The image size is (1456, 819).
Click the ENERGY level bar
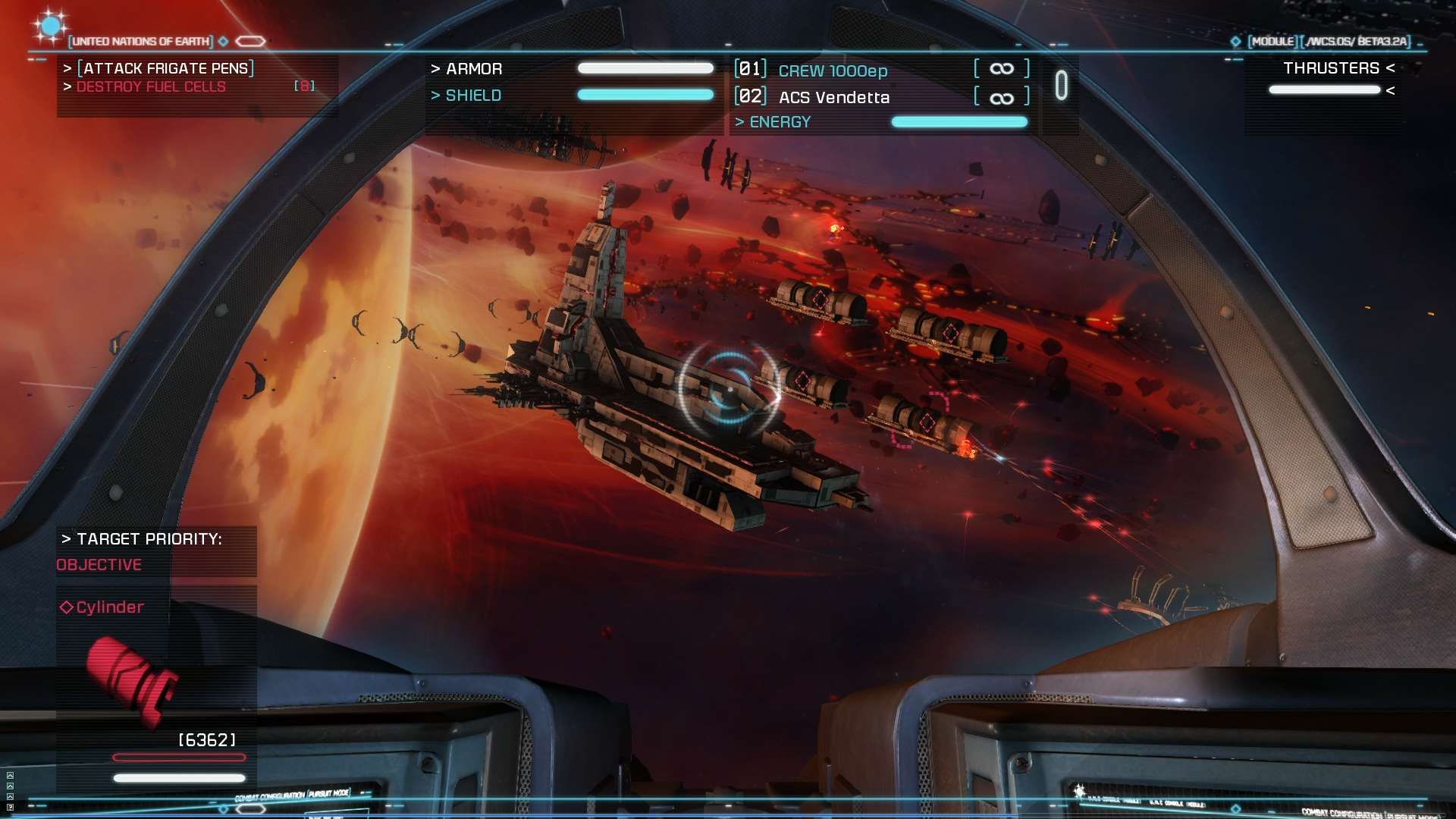[x=959, y=121]
